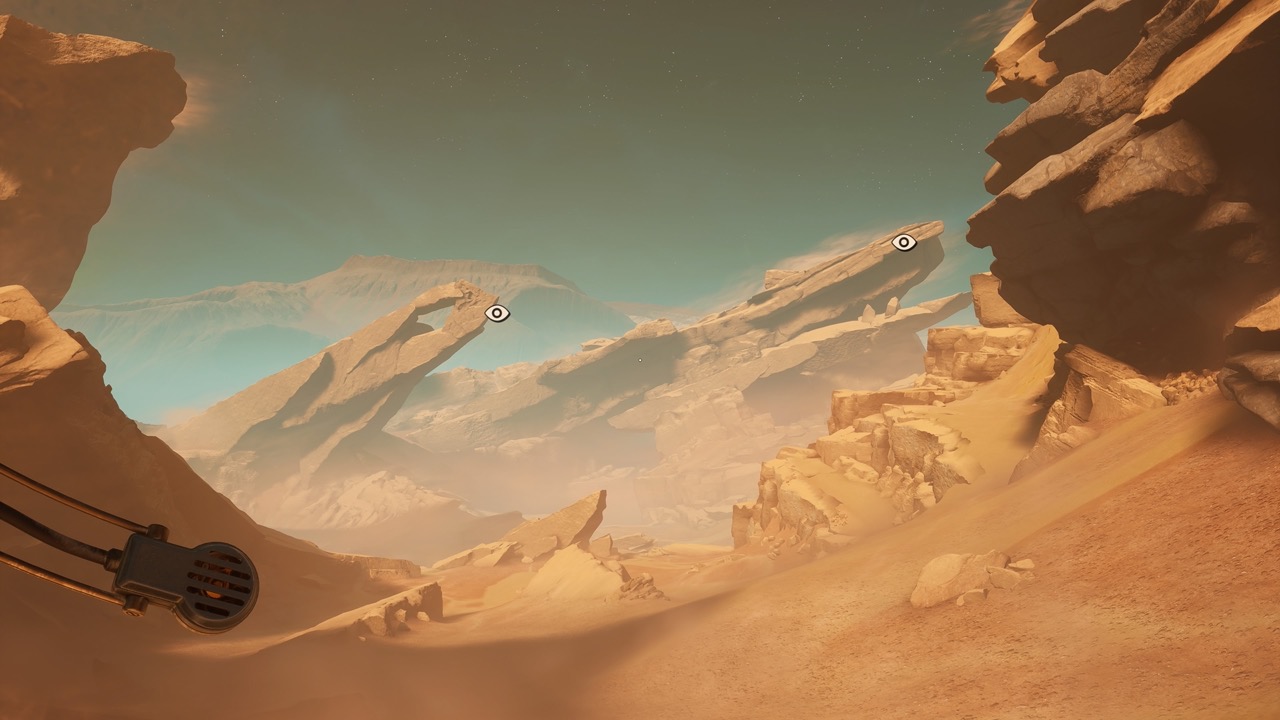Reveal details at the highest eye marker
Image resolution: width=1280 pixels, height=720 pixels.
[903, 240]
